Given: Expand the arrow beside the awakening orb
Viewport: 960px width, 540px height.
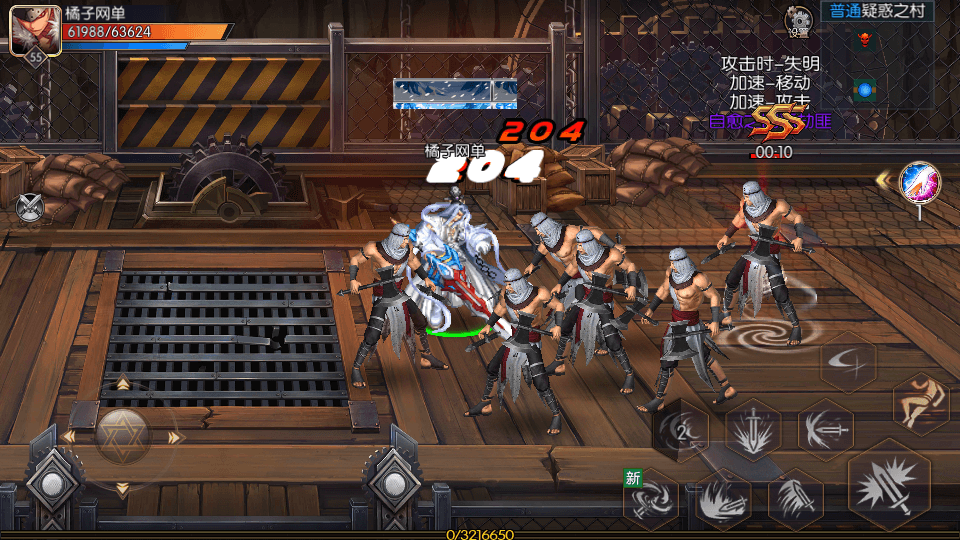Looking at the screenshot, I should click(x=884, y=181).
